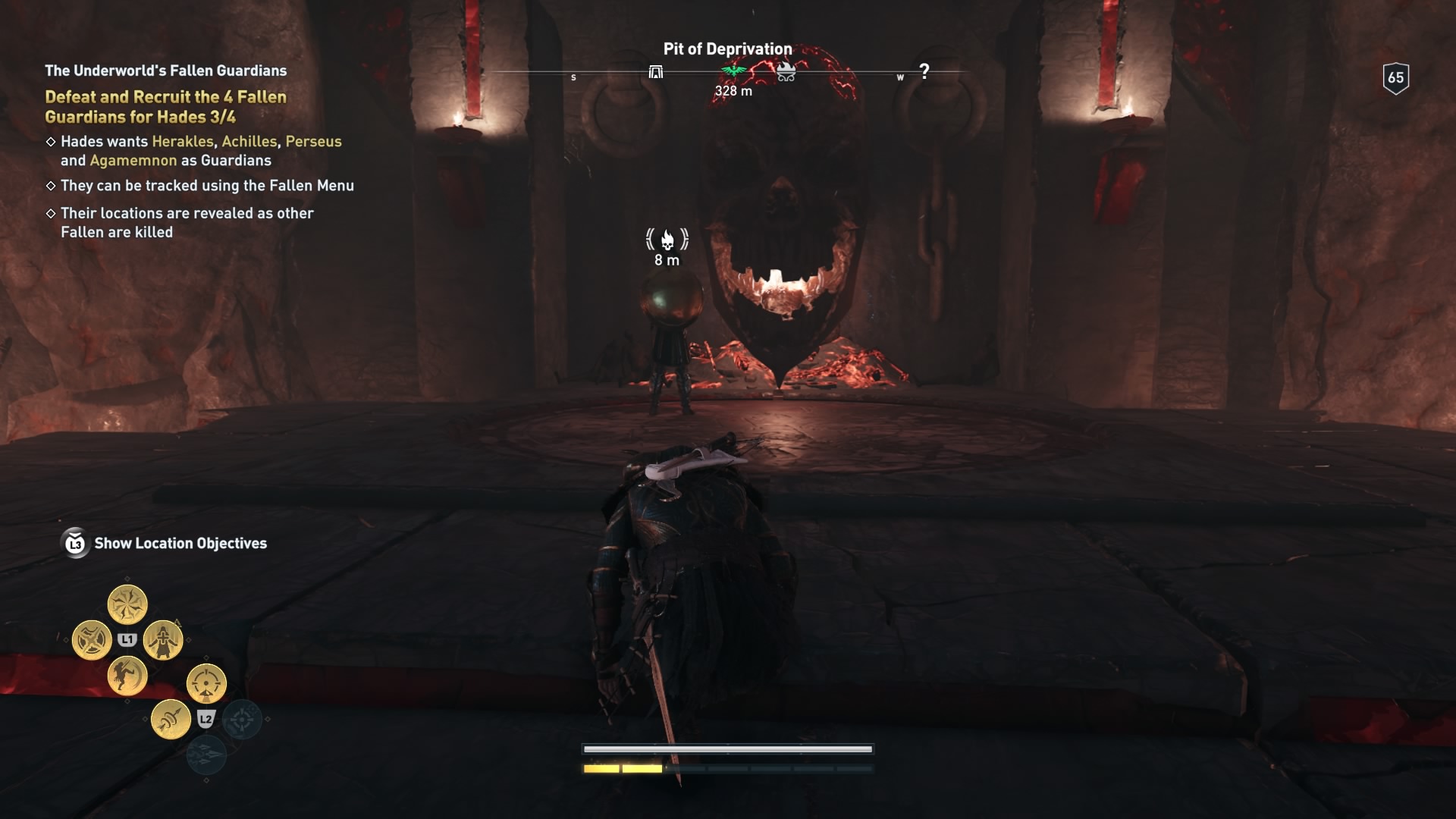Use the Sparta Kick ability icon

click(129, 678)
